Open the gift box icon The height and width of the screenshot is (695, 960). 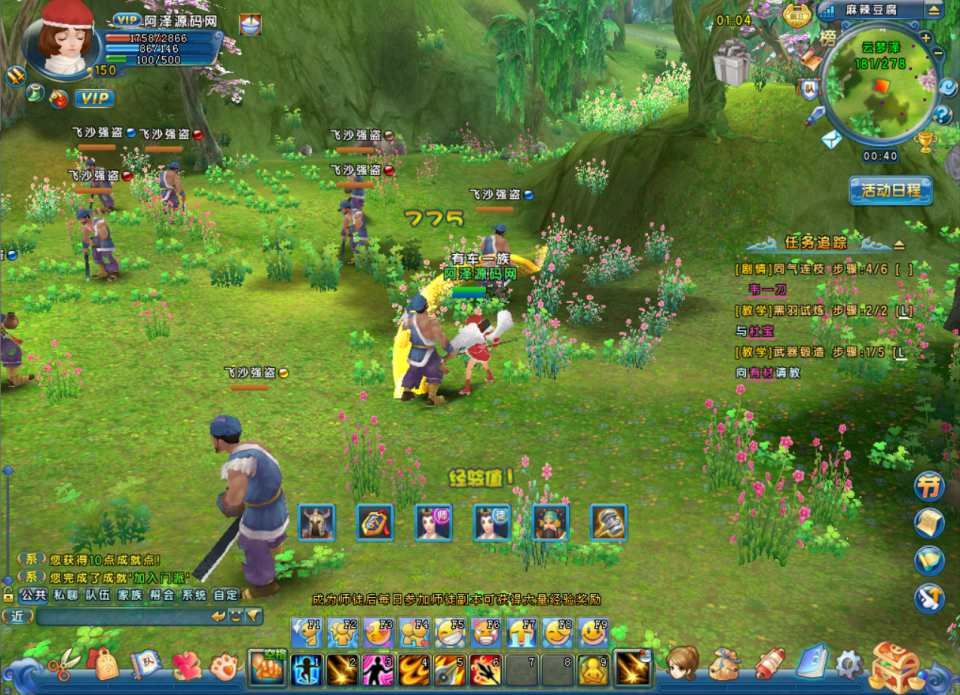point(731,65)
